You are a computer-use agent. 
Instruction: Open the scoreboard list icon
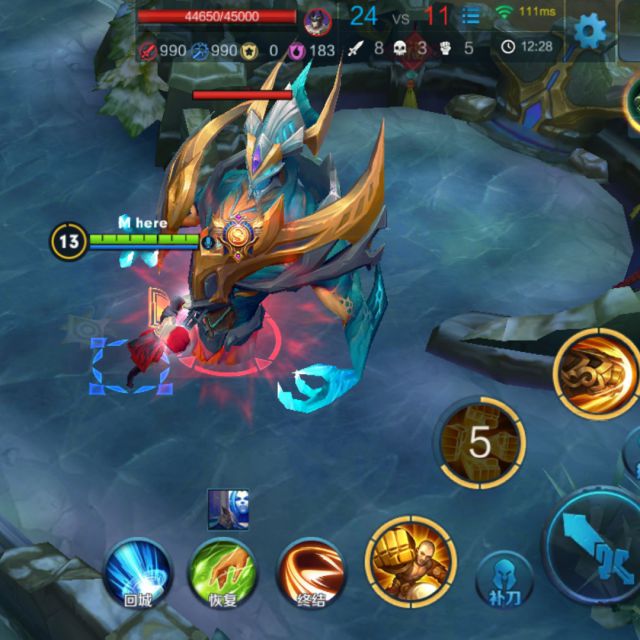(471, 17)
